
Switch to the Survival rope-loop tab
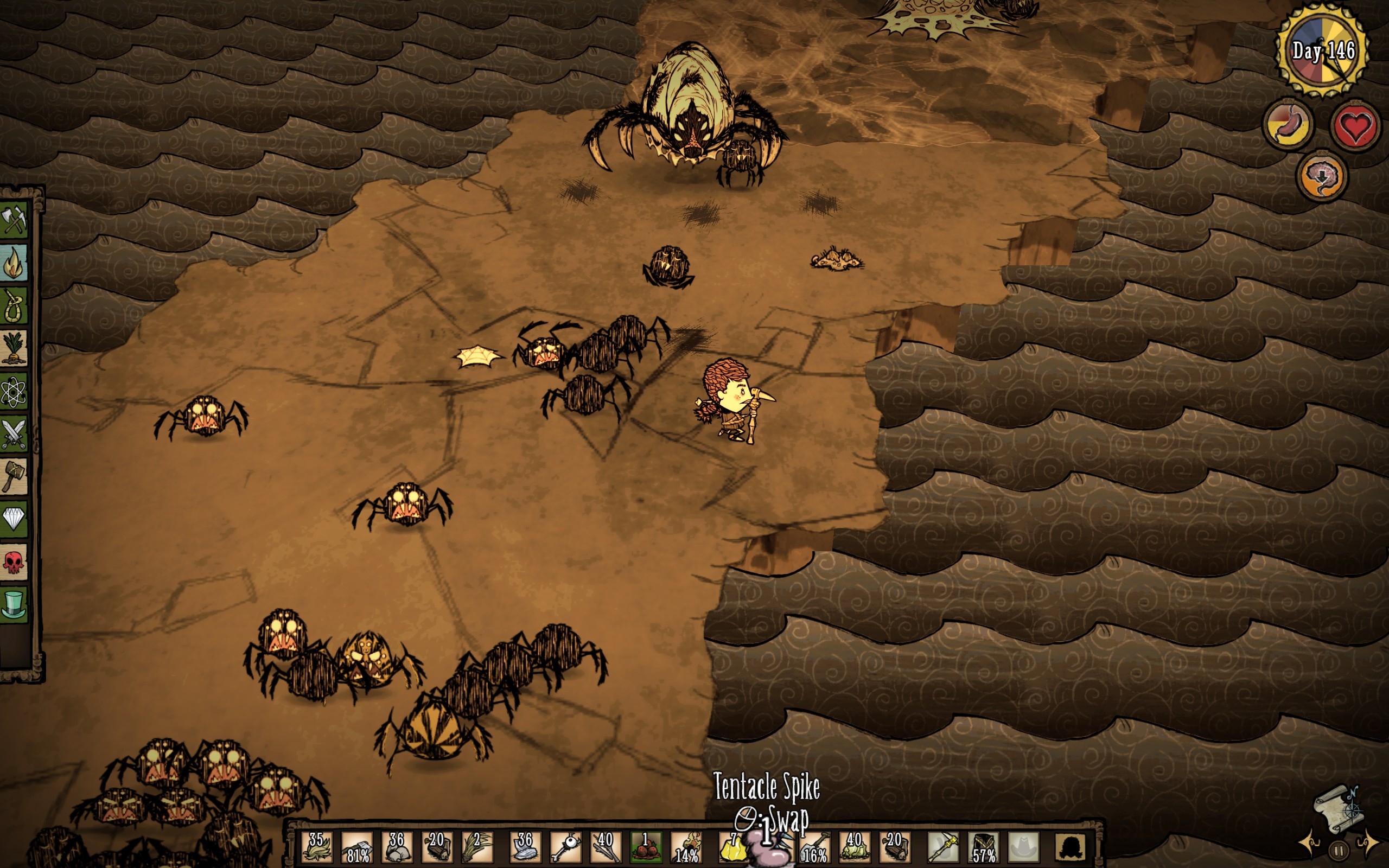coord(14,306)
